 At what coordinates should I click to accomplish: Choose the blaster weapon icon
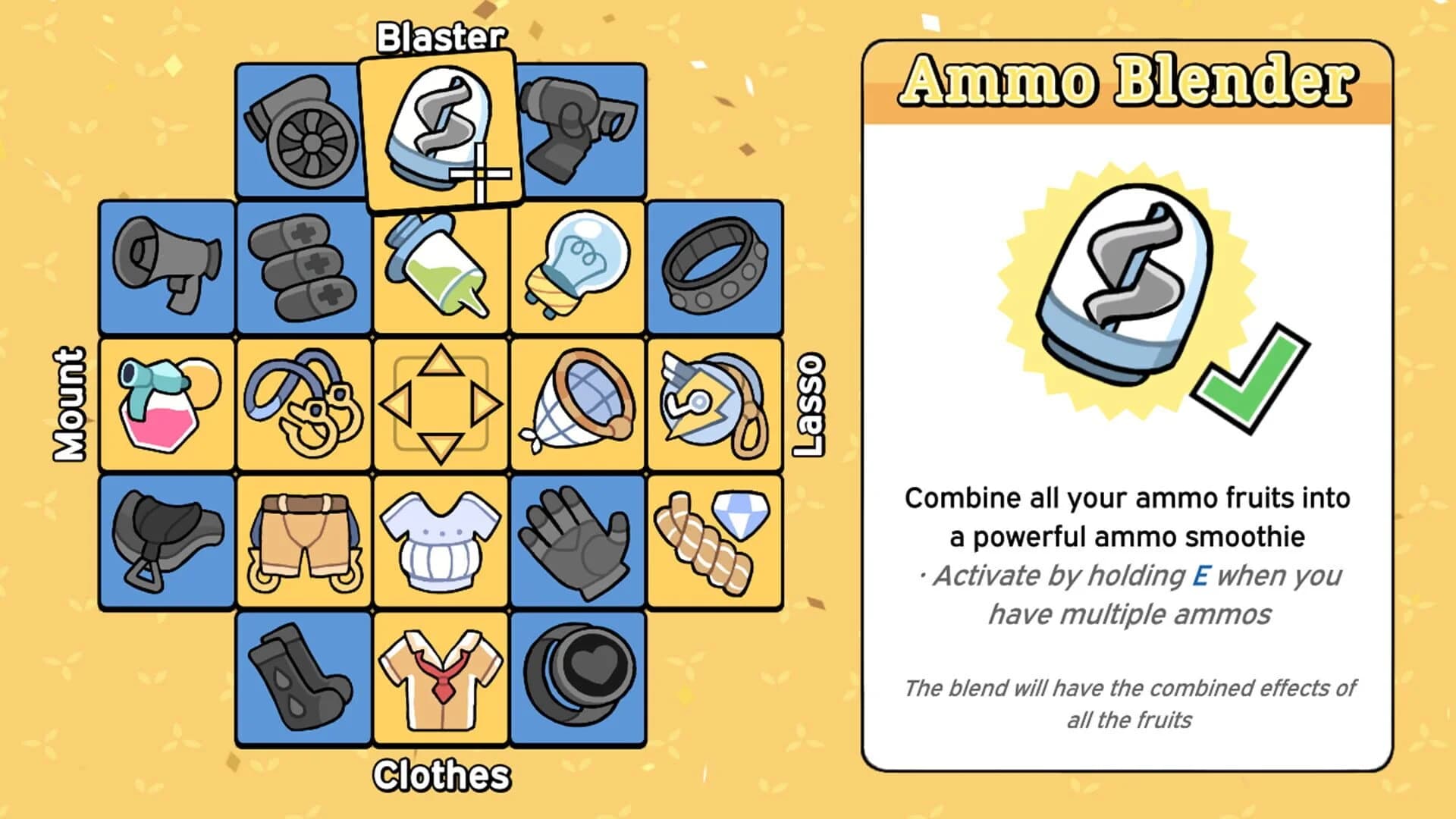pos(579,129)
